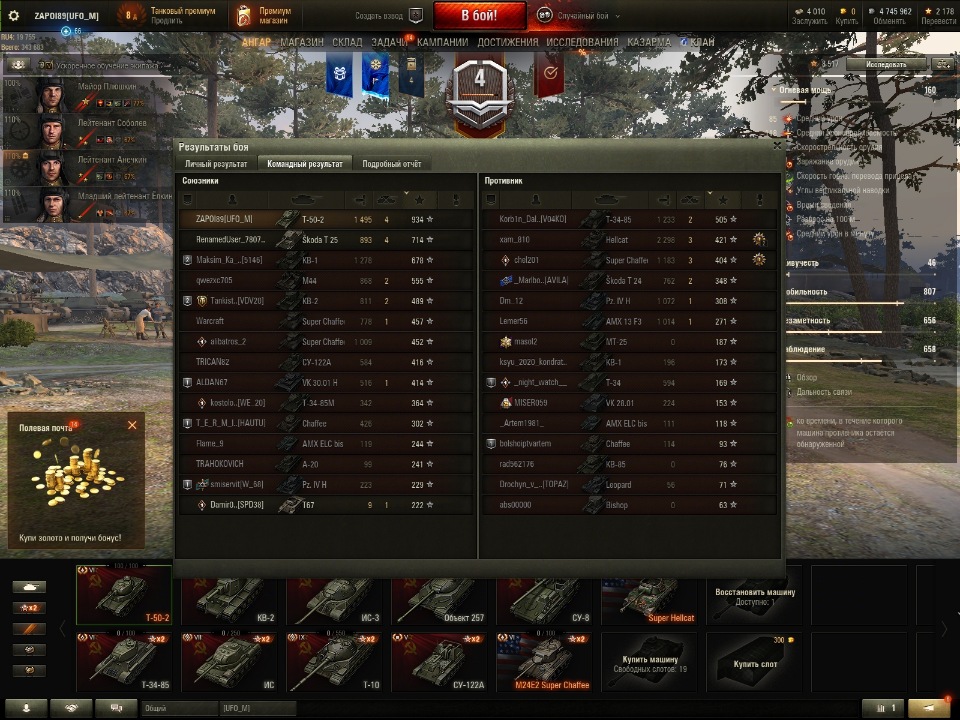960x720 pixels.
Task: Select the Командный результат tab
Action: coord(304,164)
